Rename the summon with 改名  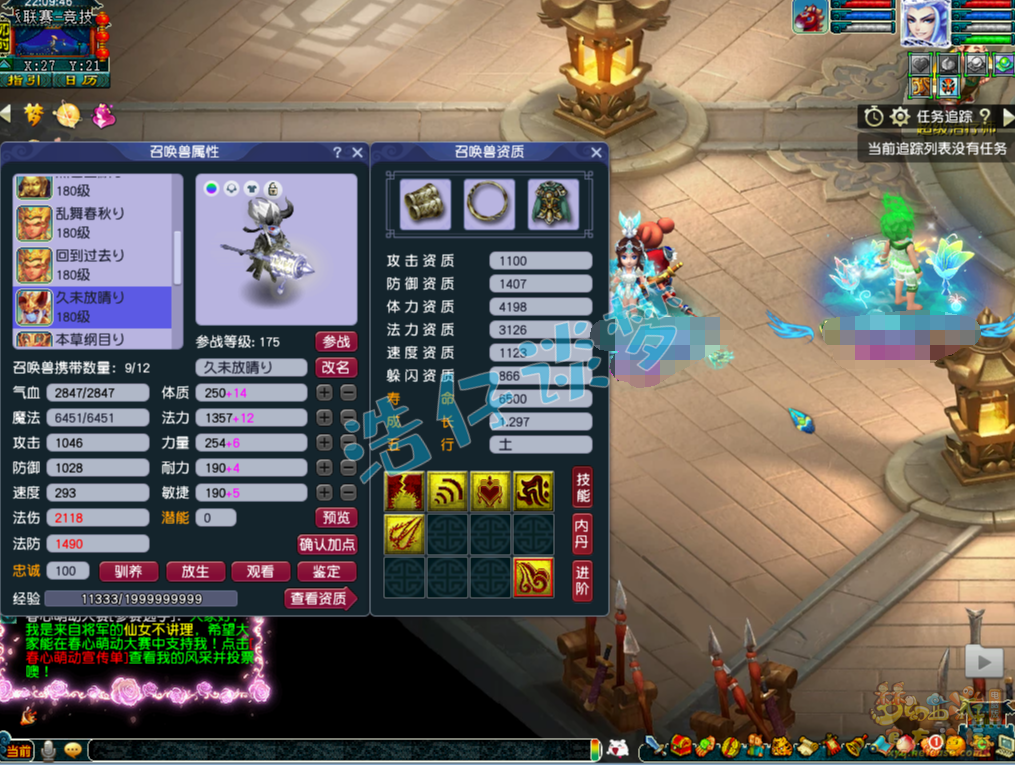point(336,368)
